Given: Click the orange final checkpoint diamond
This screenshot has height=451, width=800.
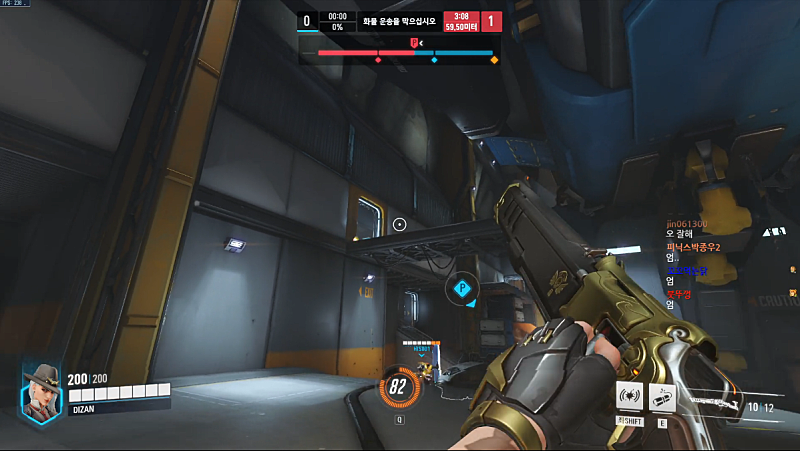Looking at the screenshot, I should tap(494, 61).
